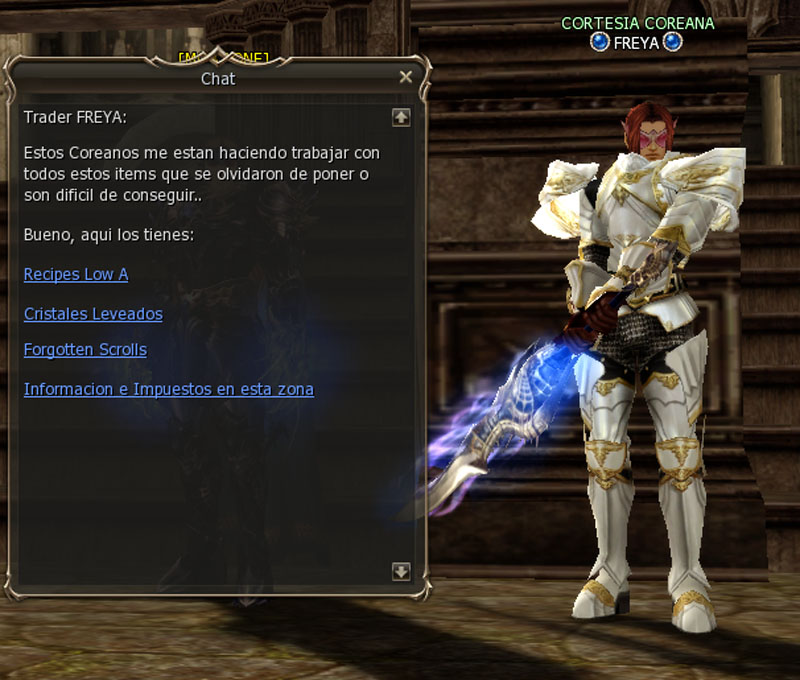800x680 pixels.
Task: Select the Cristales Leveados option
Action: point(93,314)
